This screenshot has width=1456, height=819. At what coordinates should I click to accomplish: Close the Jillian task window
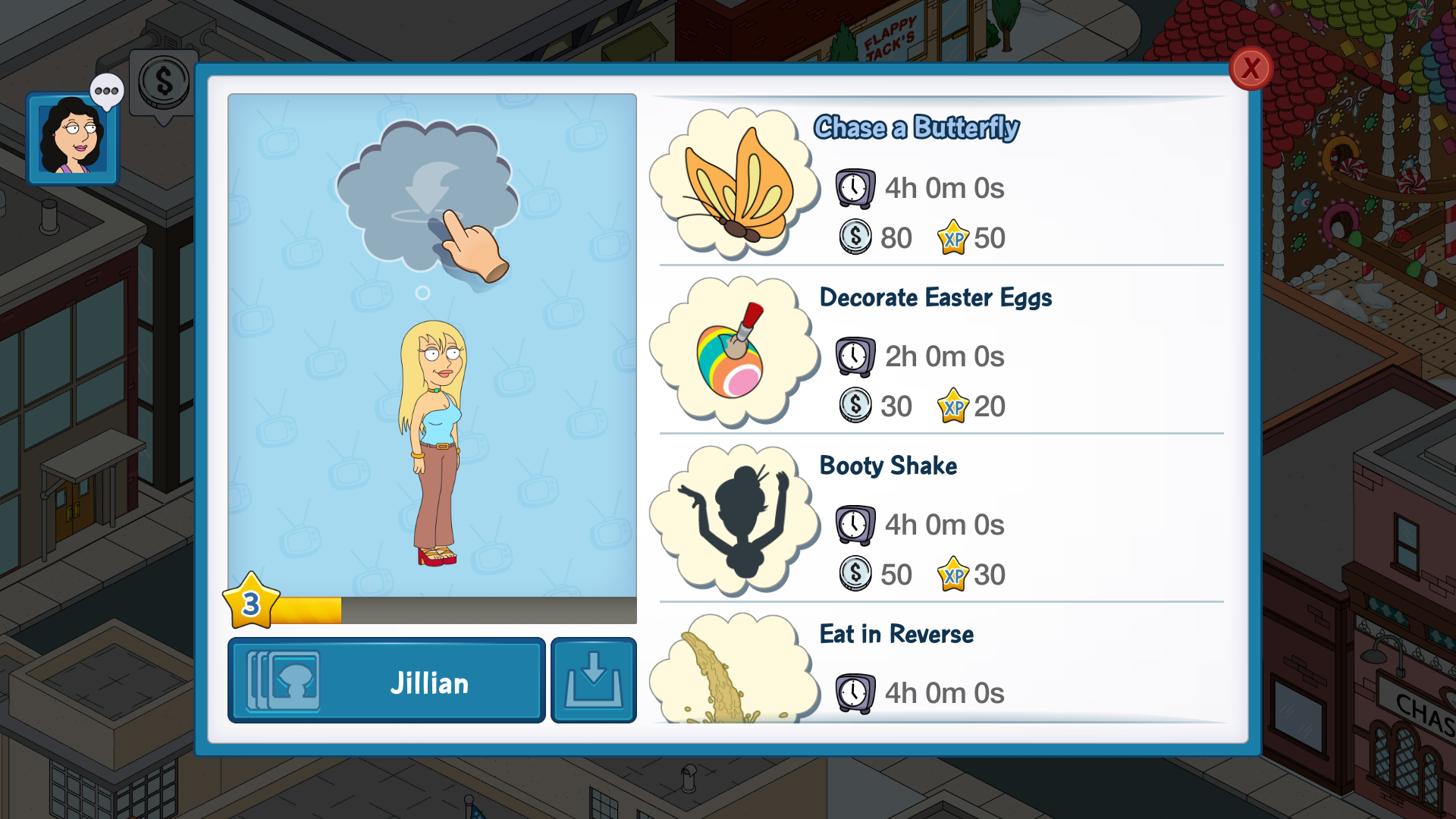(x=1250, y=69)
